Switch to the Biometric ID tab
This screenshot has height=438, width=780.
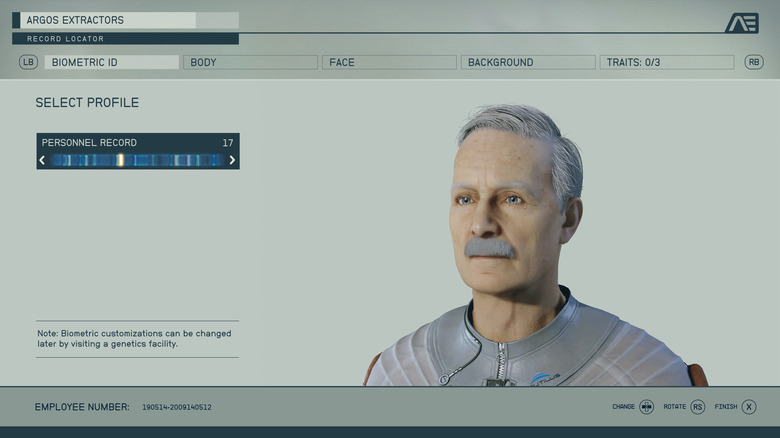click(x=111, y=62)
